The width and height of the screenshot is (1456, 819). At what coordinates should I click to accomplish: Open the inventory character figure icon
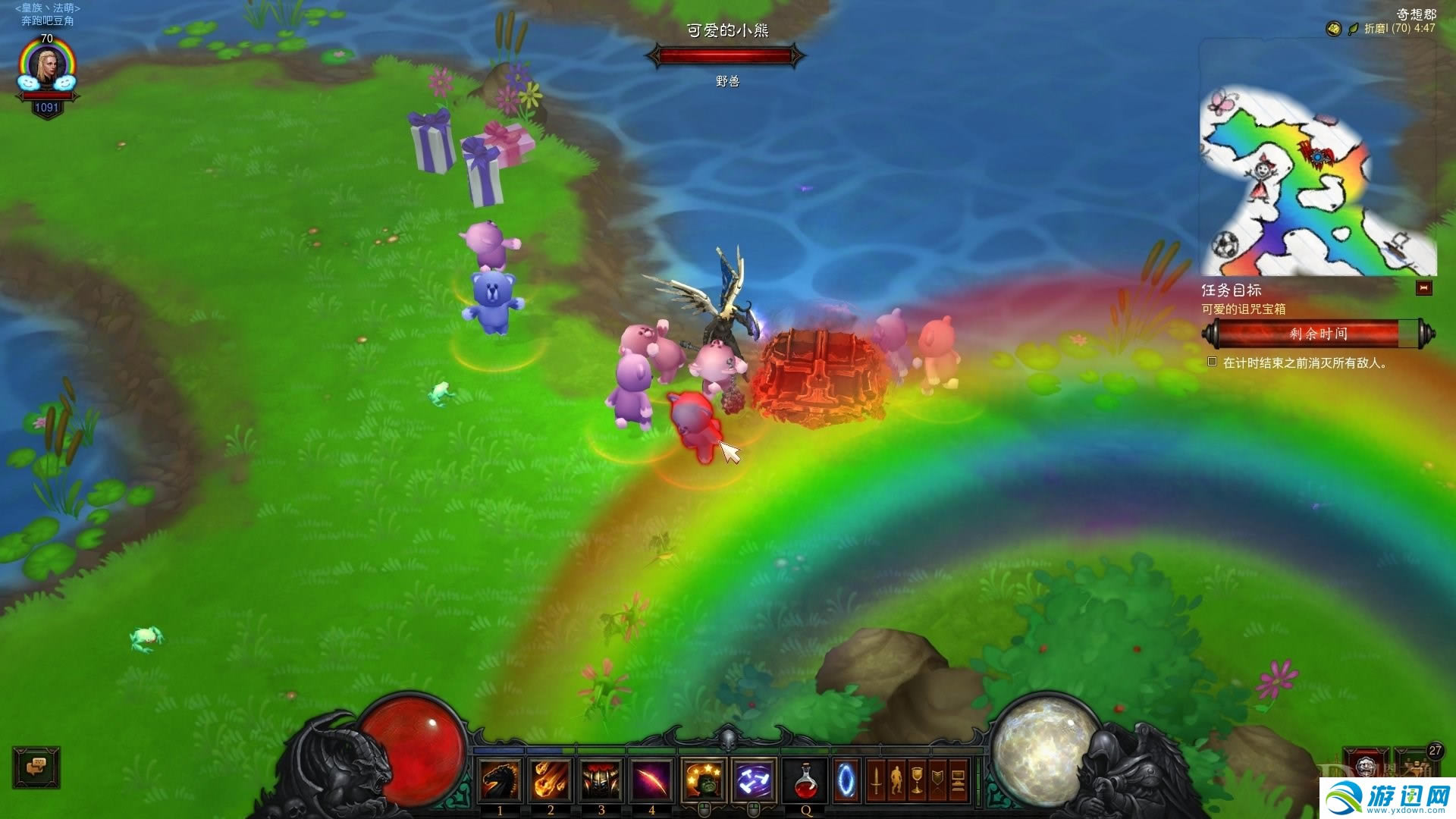click(896, 780)
